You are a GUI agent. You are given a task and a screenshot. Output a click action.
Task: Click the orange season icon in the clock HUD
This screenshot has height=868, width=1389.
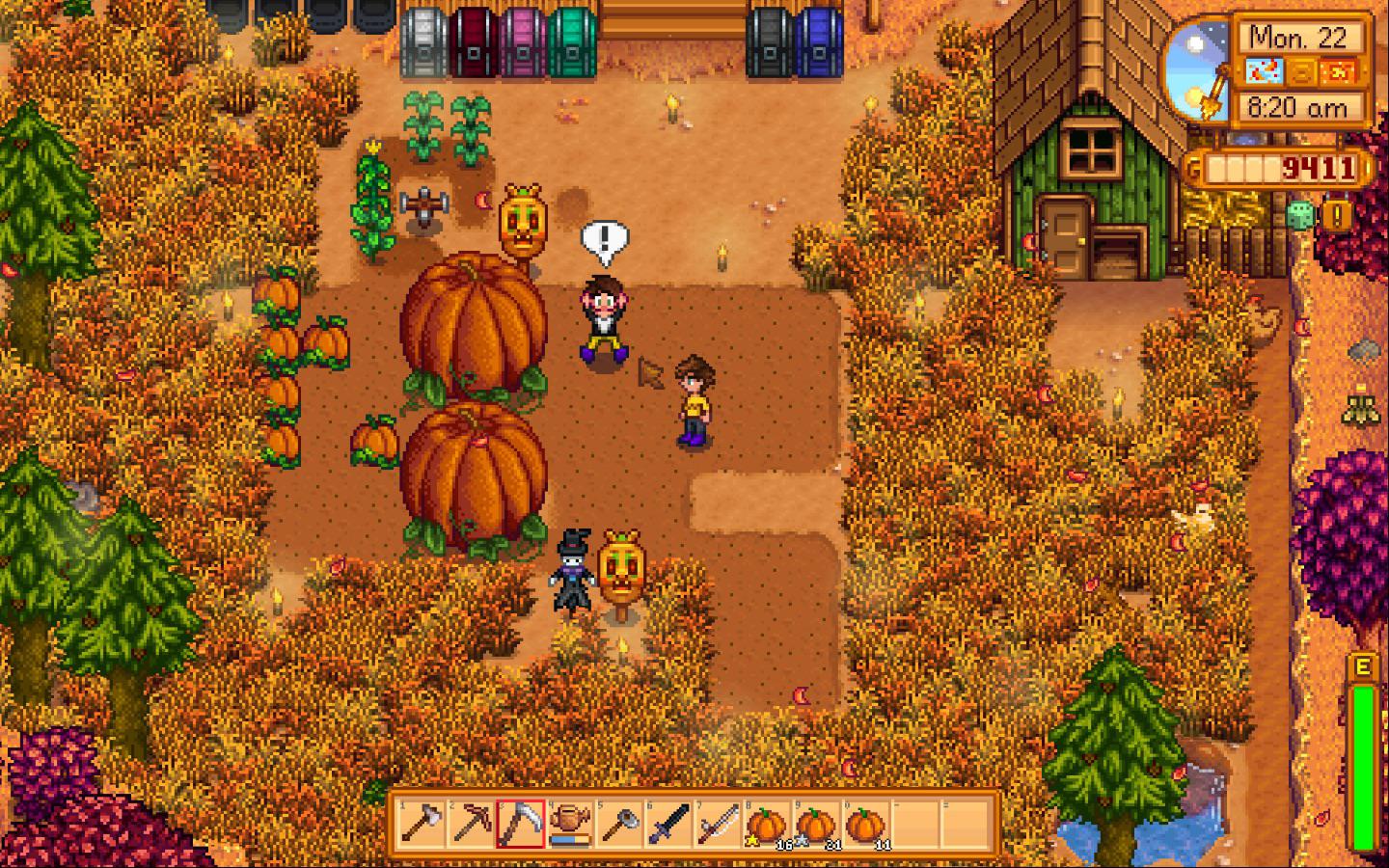tap(1339, 68)
